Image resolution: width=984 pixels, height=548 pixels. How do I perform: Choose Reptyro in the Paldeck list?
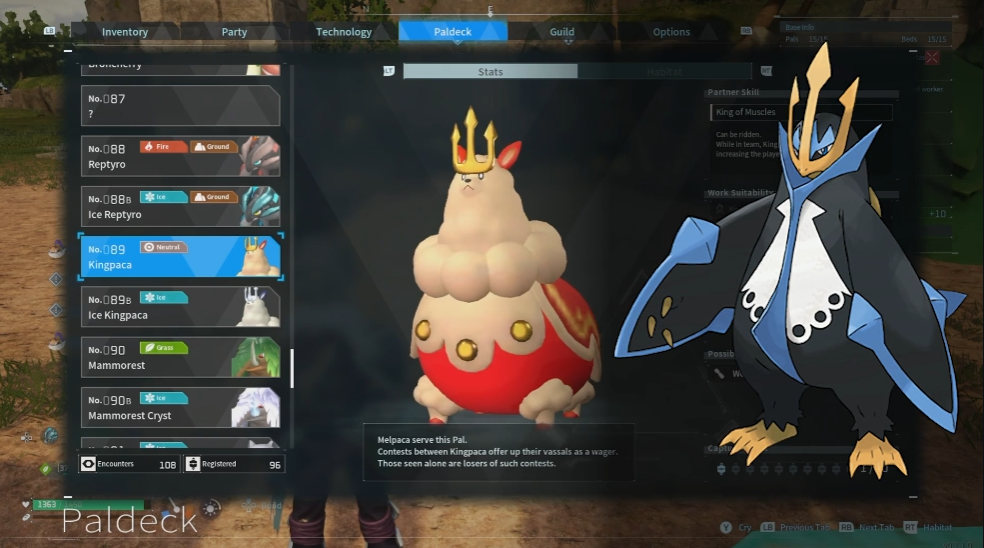(180, 156)
